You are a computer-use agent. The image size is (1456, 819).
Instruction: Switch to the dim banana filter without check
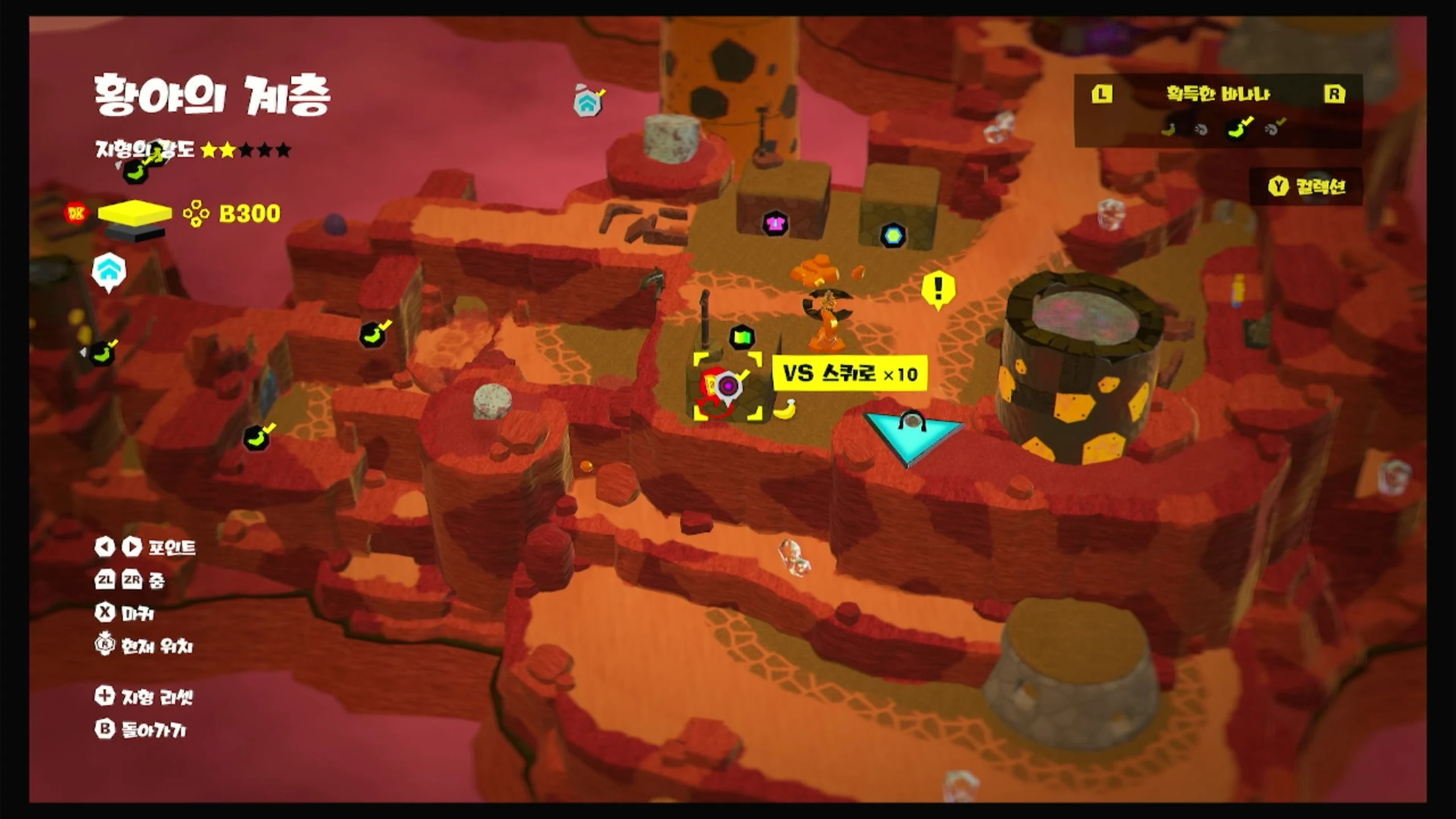[x=1168, y=130]
